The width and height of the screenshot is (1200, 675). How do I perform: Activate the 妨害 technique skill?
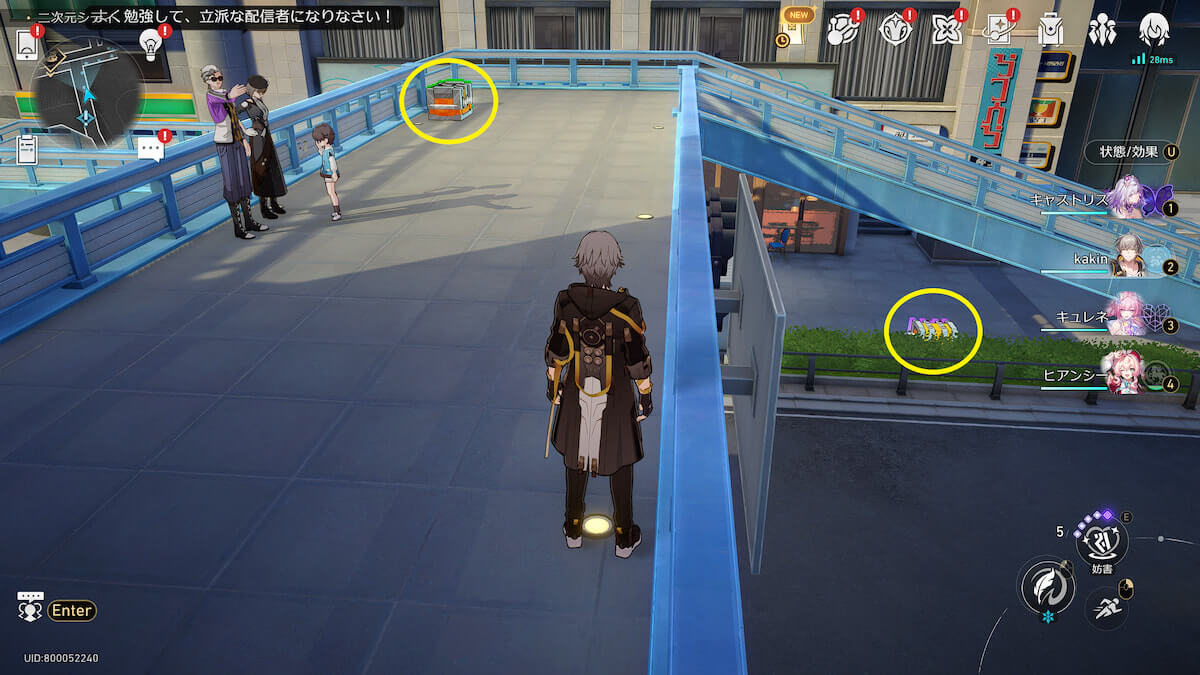1102,542
